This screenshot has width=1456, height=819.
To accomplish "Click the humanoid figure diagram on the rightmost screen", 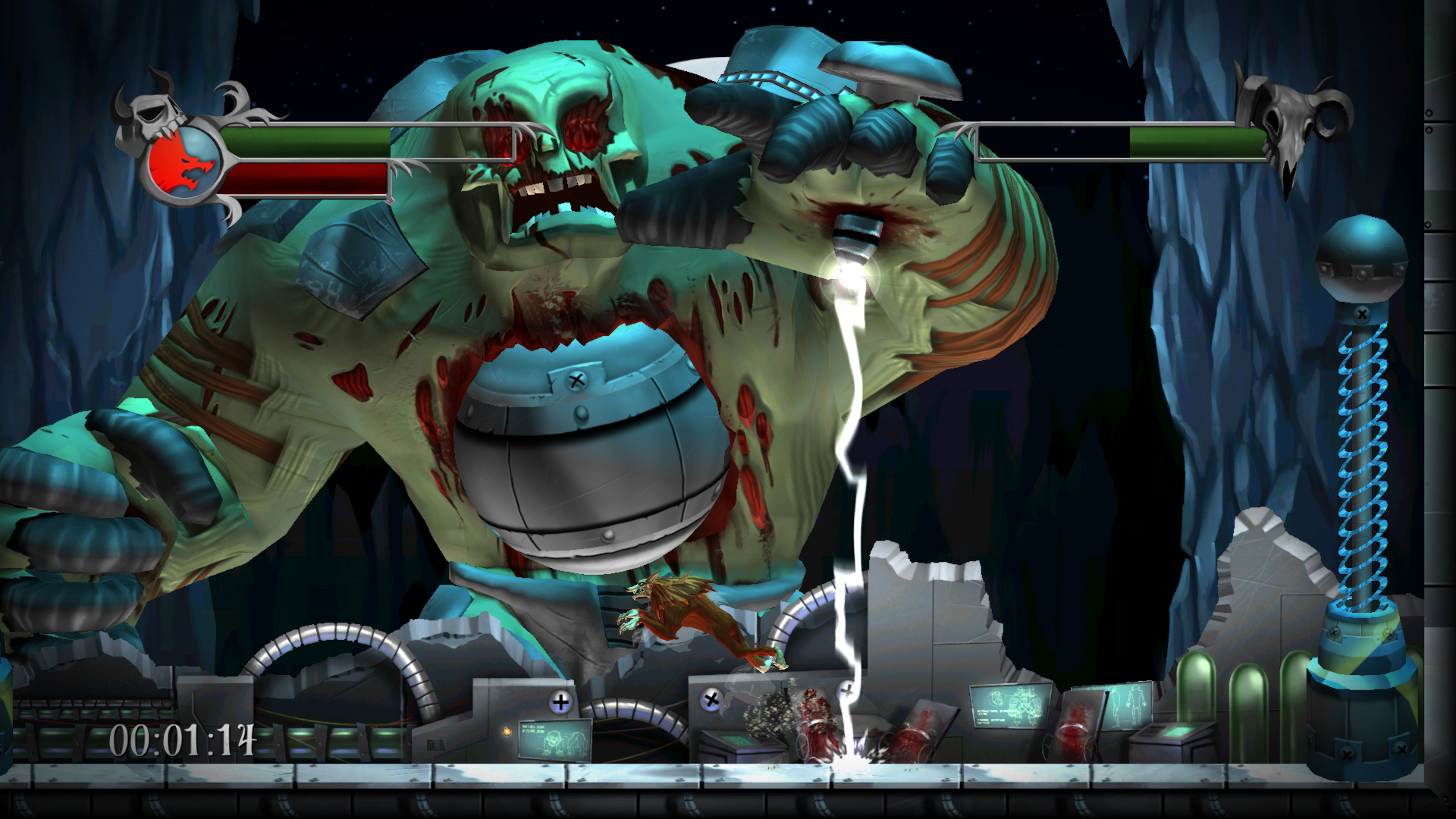I will click(1122, 704).
